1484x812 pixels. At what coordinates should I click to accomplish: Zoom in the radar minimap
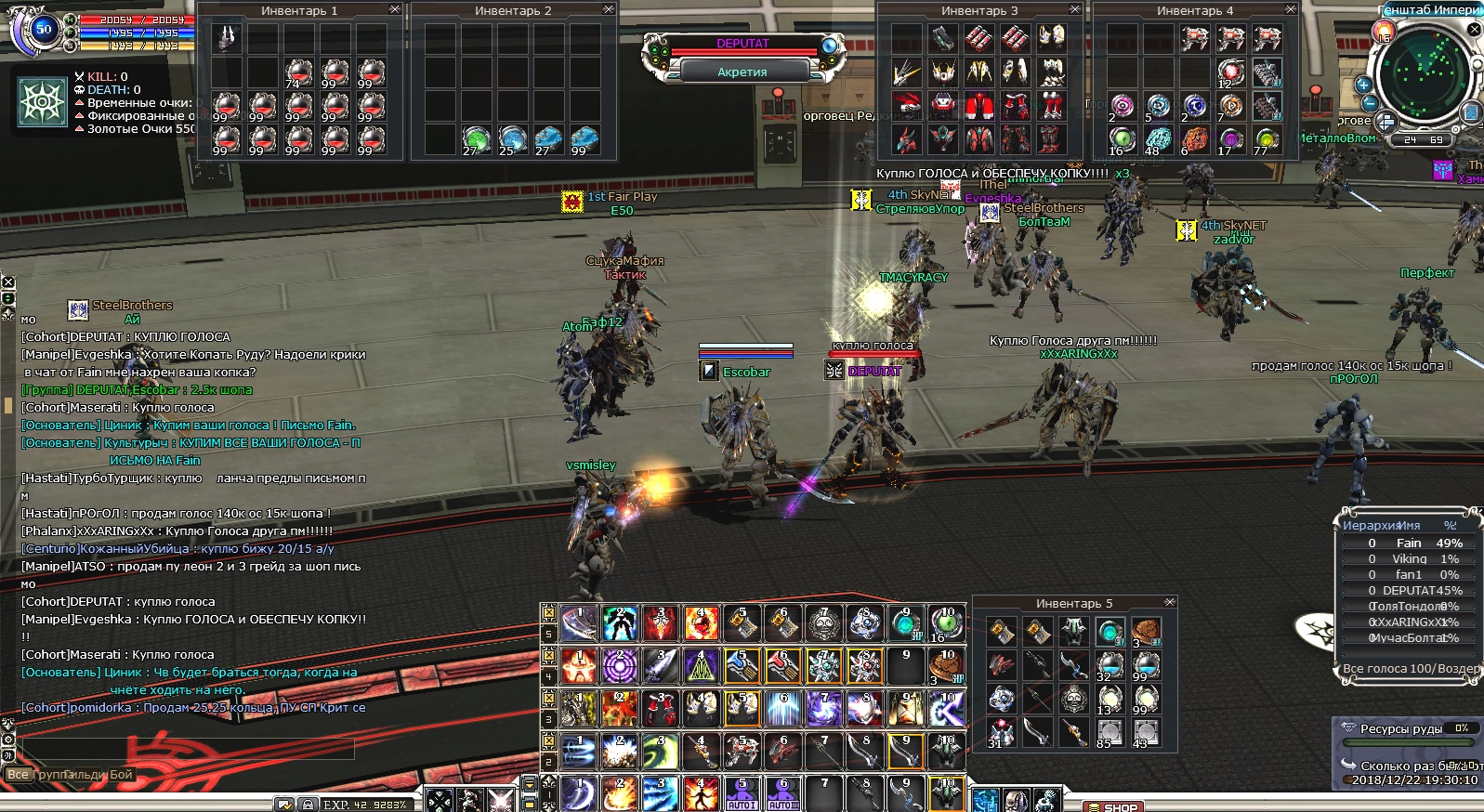(x=1364, y=85)
